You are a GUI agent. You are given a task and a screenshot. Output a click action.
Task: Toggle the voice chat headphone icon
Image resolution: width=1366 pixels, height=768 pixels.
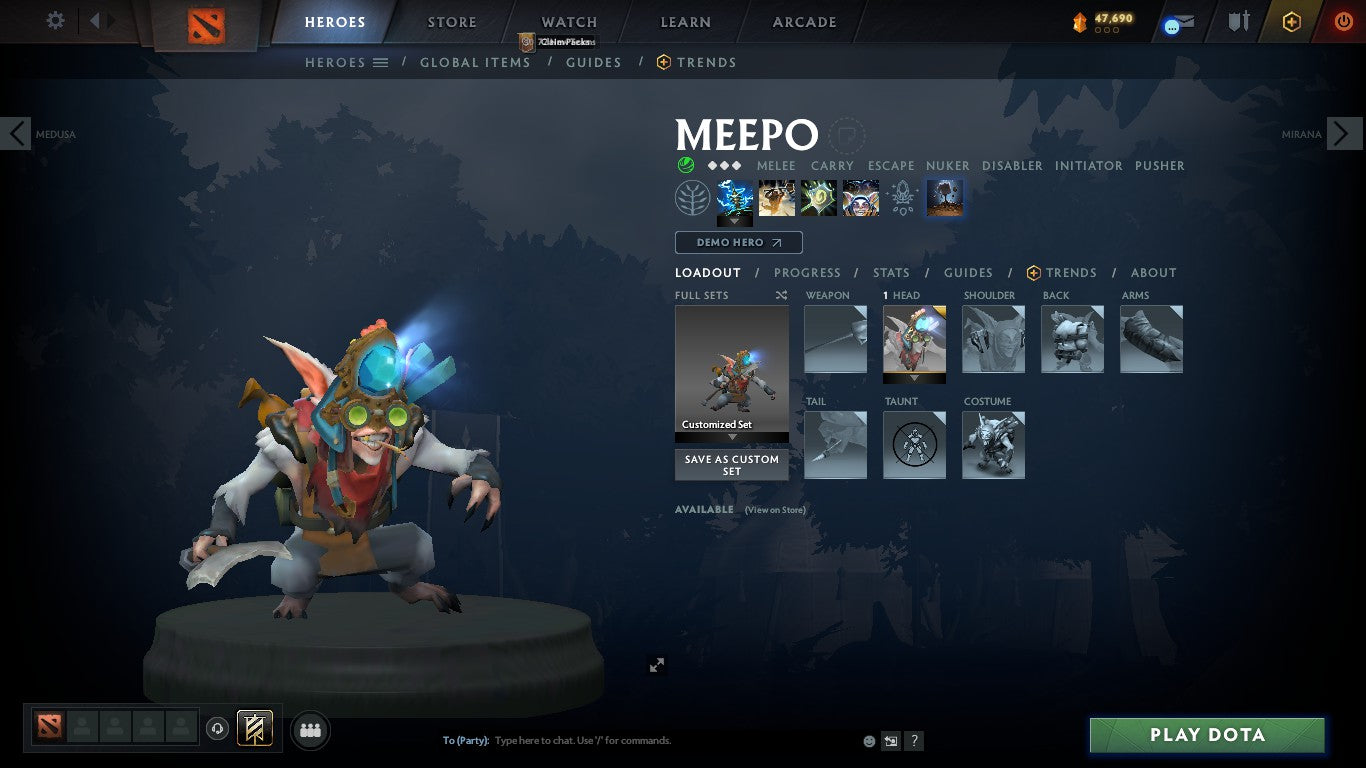218,729
